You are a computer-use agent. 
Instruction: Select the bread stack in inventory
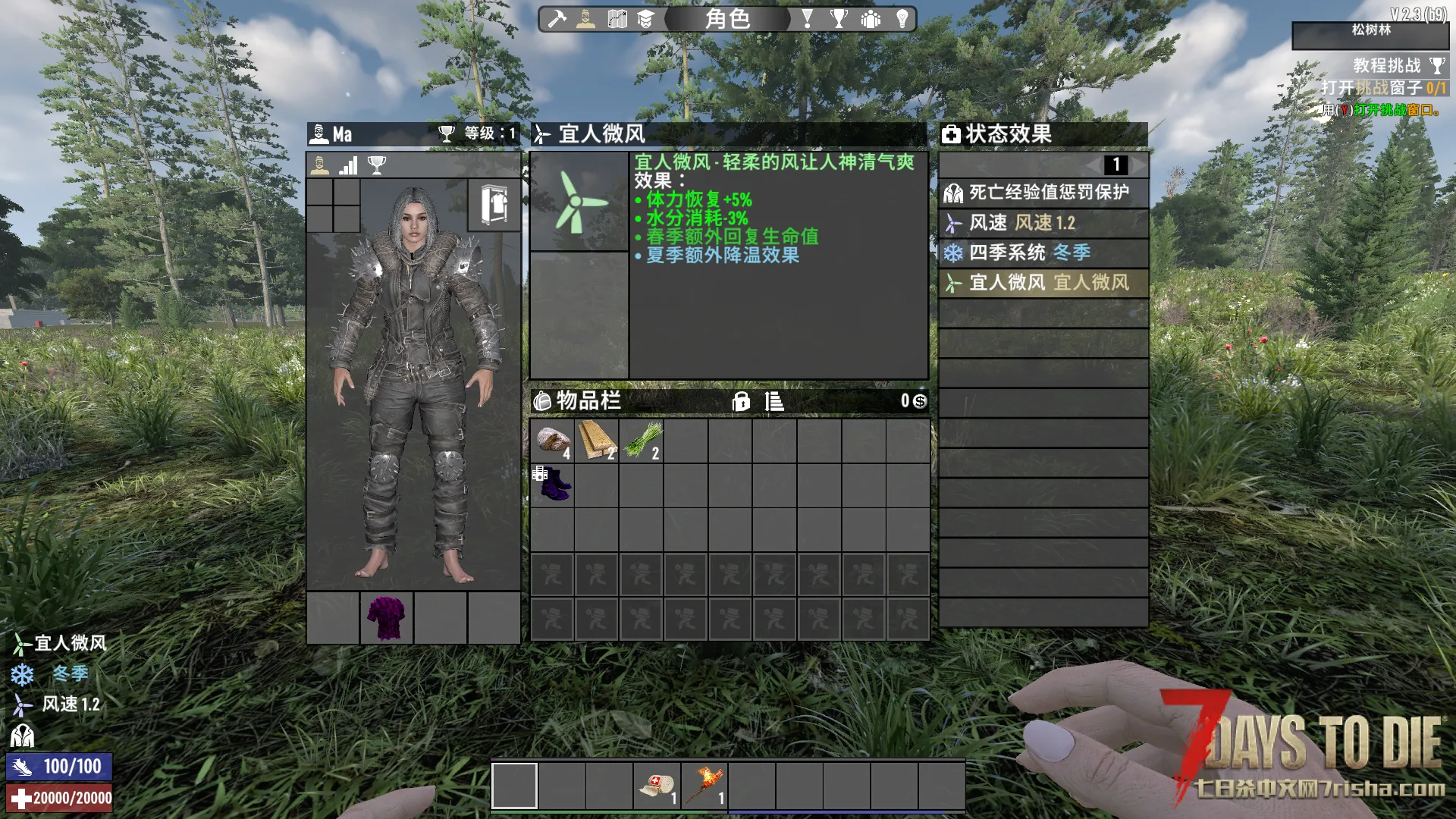coord(552,441)
